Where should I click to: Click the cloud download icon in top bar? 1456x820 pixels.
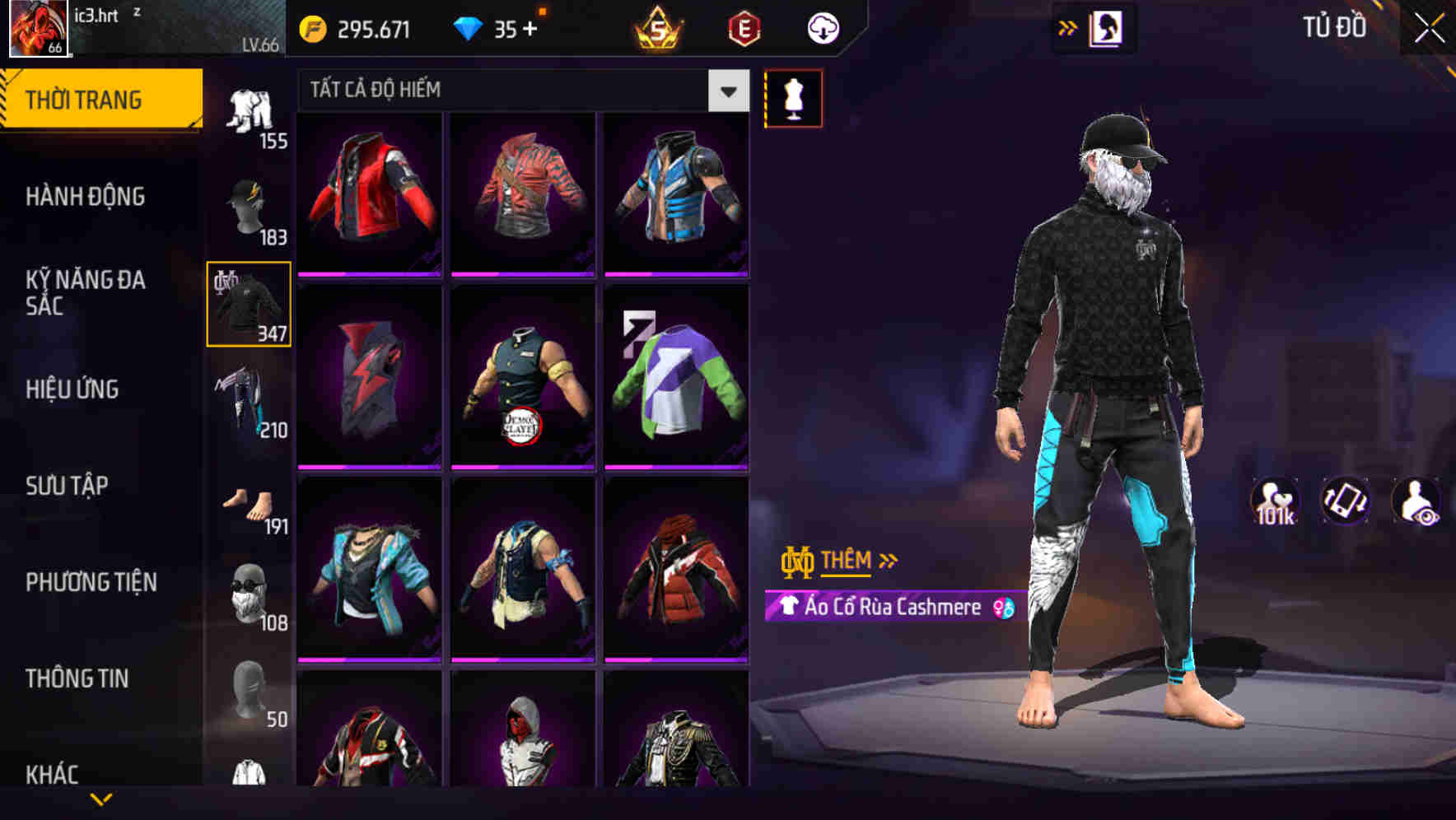[x=820, y=27]
